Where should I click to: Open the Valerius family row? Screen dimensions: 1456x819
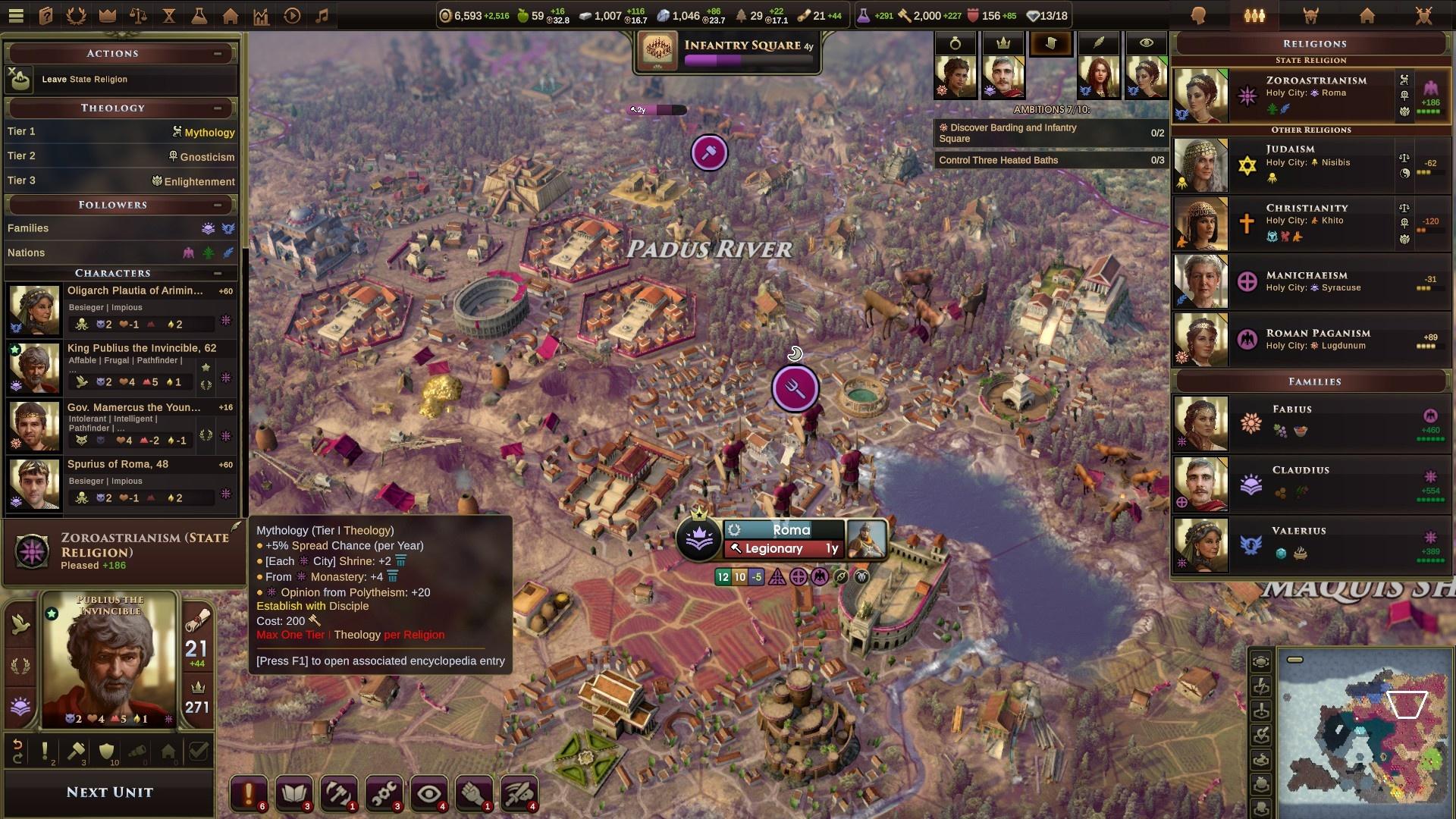pos(1310,544)
